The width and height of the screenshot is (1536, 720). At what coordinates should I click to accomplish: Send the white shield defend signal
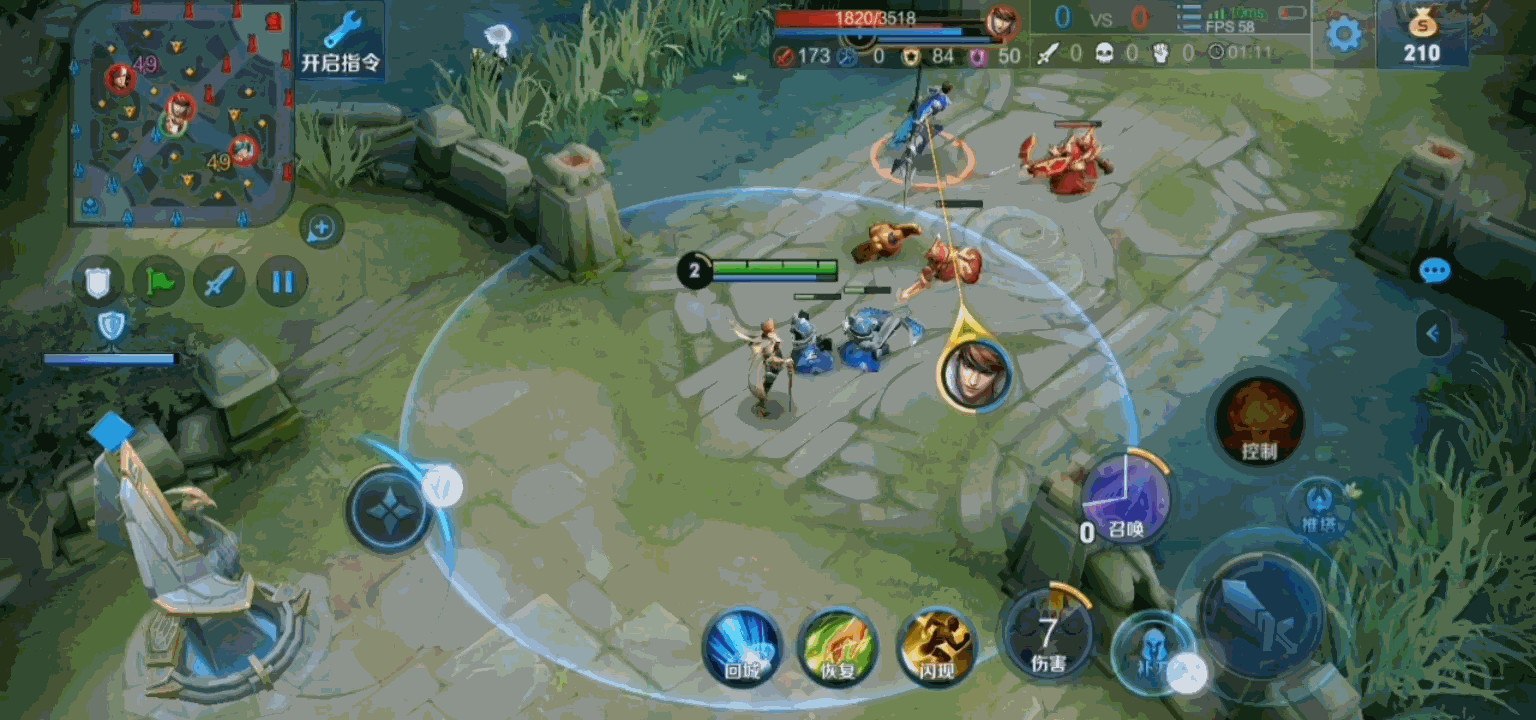(98, 281)
